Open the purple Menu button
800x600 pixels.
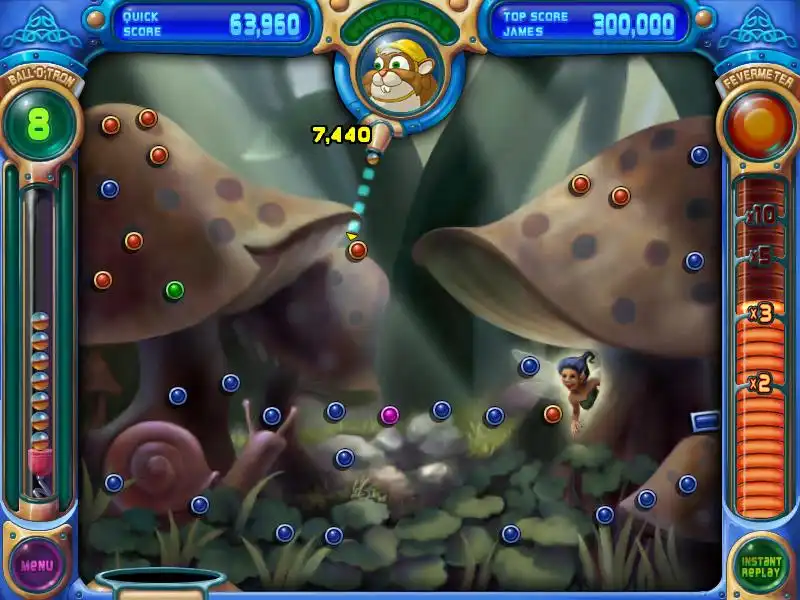pos(37,564)
